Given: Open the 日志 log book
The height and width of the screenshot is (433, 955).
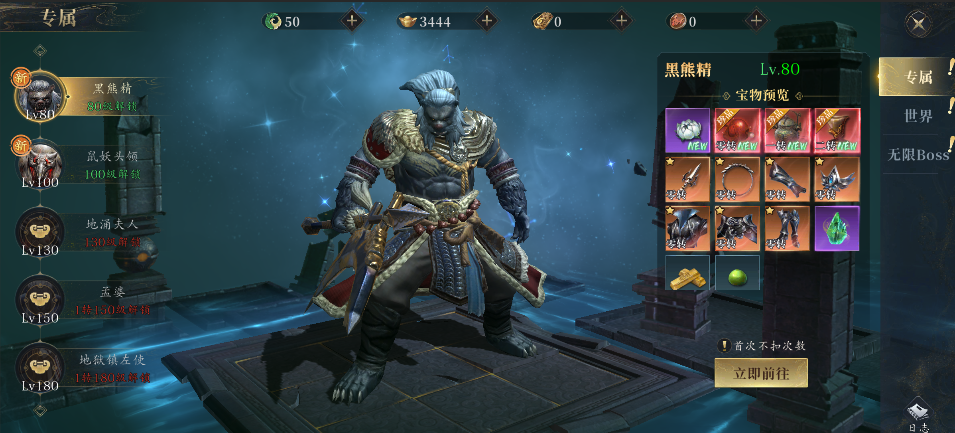Looking at the screenshot, I should [x=919, y=415].
